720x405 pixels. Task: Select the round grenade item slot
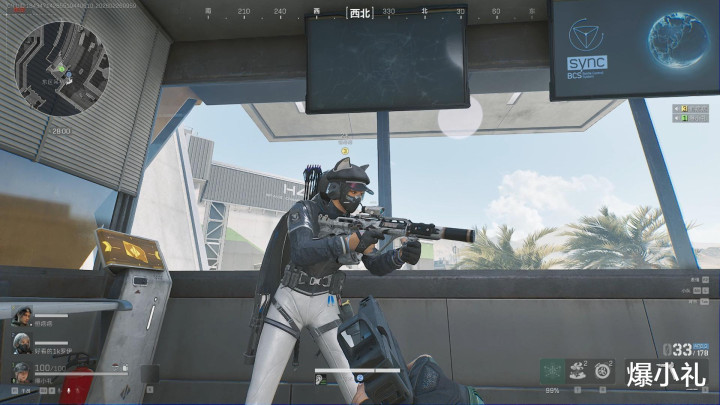pos(603,370)
